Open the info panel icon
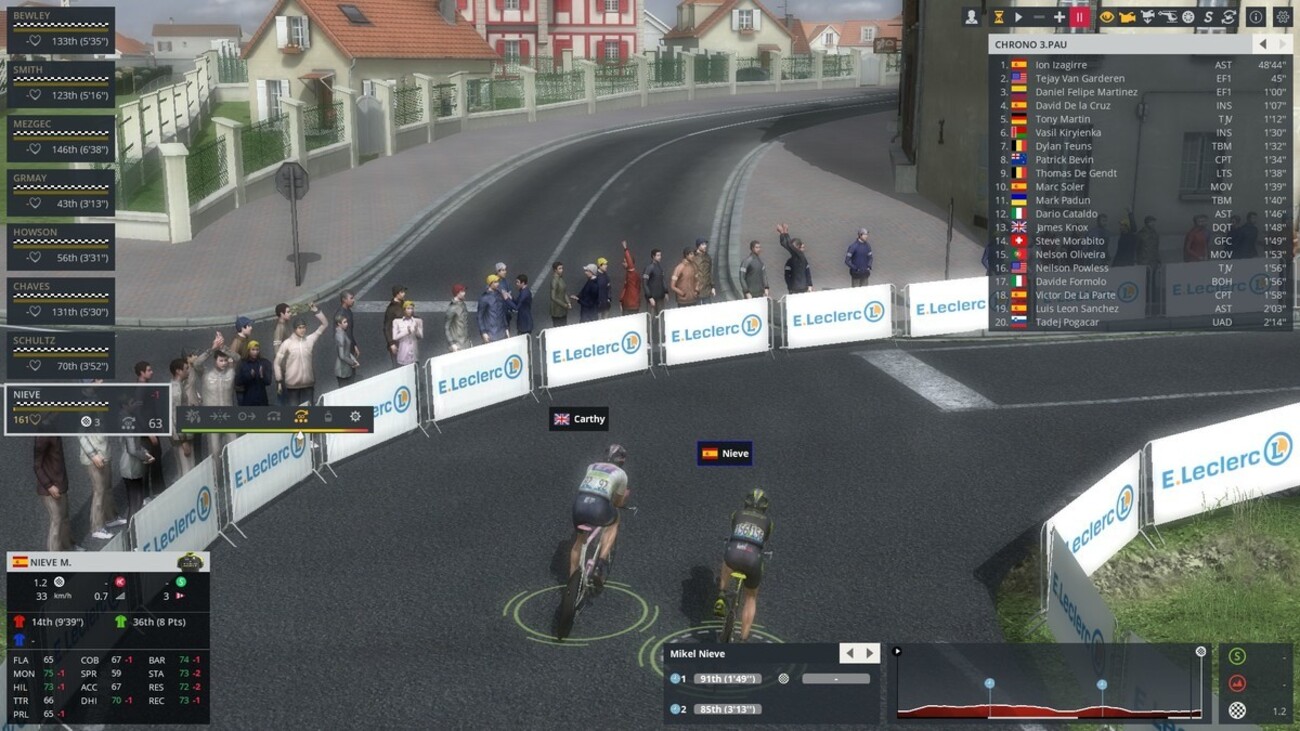Viewport: 1300px width, 731px height. (1255, 17)
